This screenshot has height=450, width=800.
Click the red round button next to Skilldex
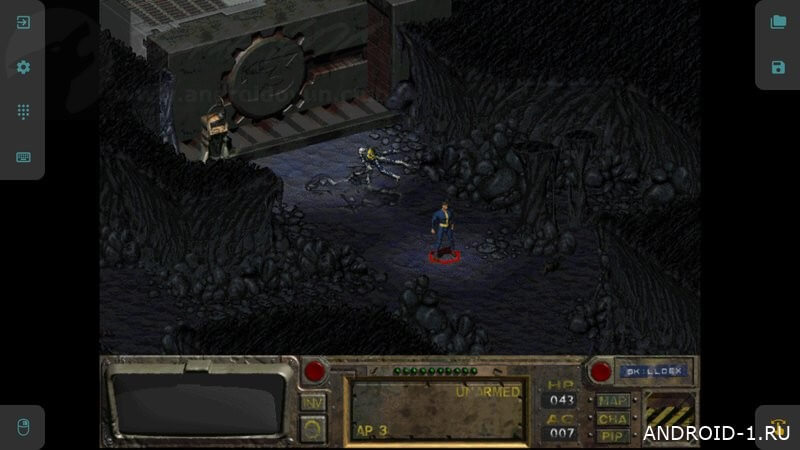point(600,372)
